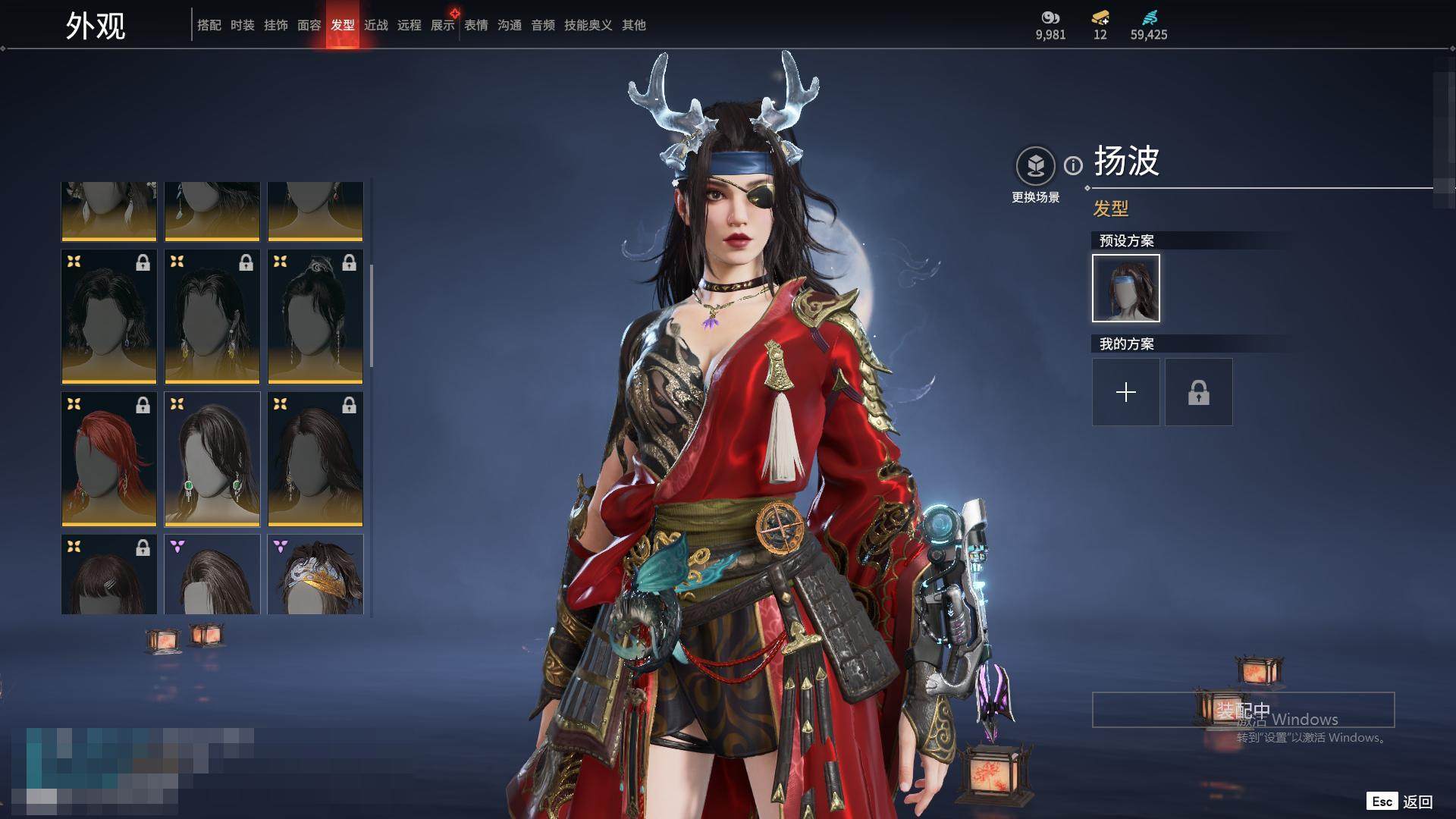Switch to the 沟通 tab
The height and width of the screenshot is (819, 1456).
[510, 25]
